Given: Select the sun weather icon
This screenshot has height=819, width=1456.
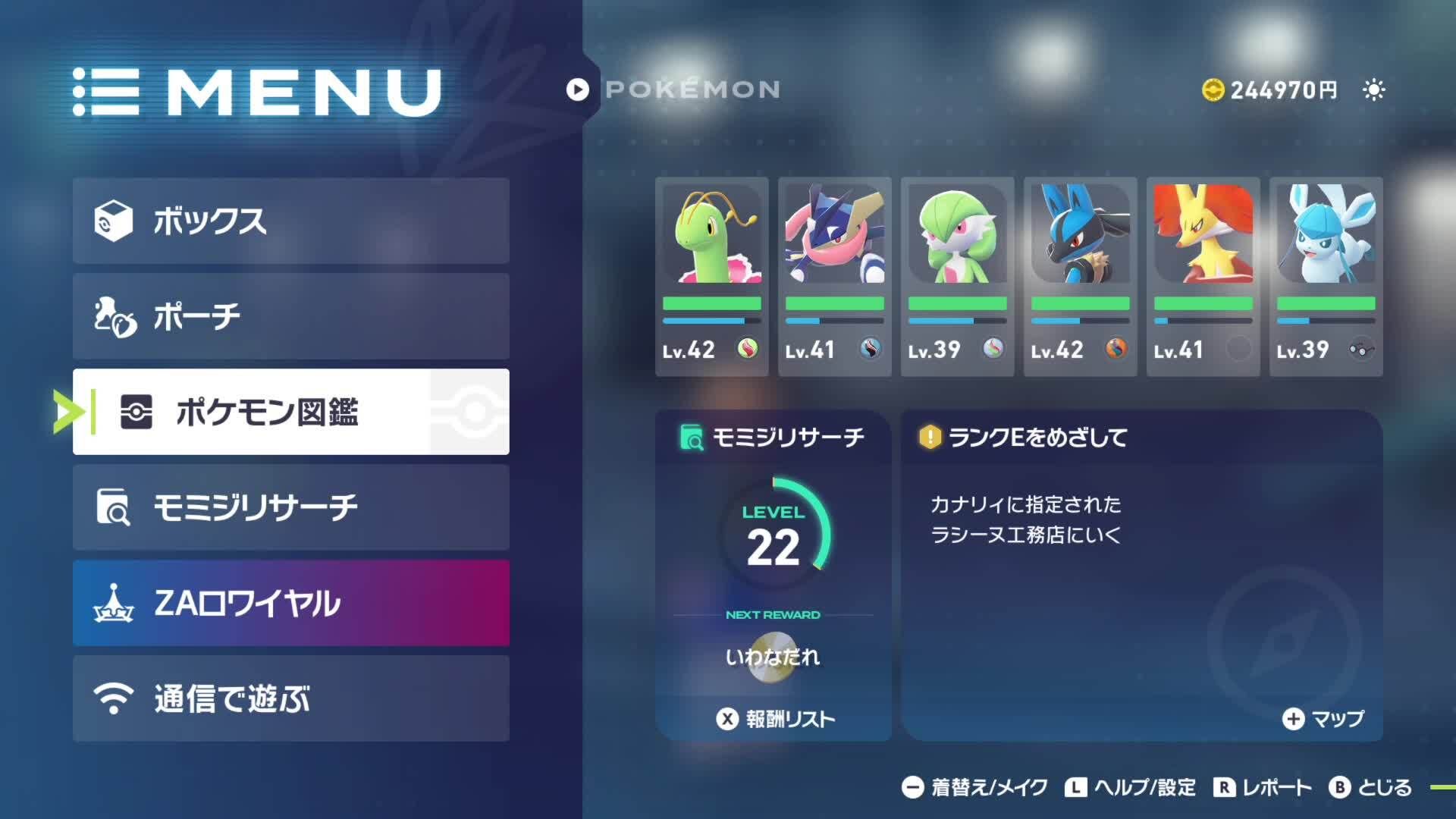Looking at the screenshot, I should pos(1373,89).
